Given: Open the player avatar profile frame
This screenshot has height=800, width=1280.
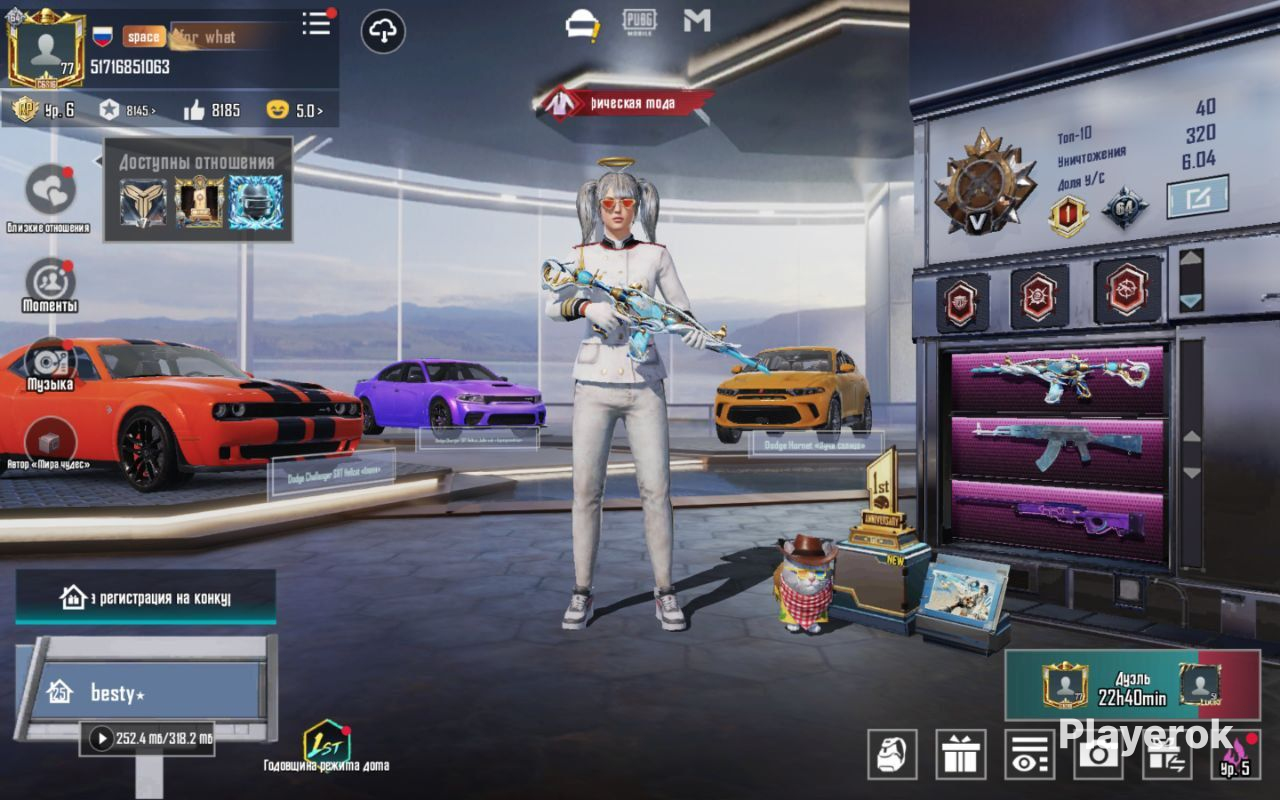Looking at the screenshot, I should (x=46, y=48).
